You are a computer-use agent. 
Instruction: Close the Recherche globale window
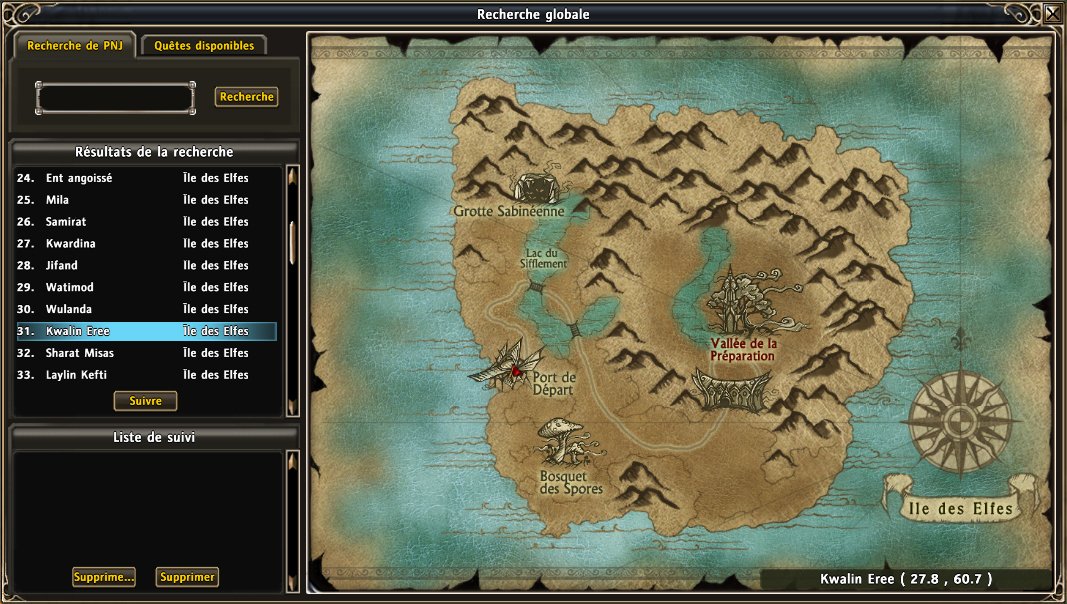(x=1053, y=14)
